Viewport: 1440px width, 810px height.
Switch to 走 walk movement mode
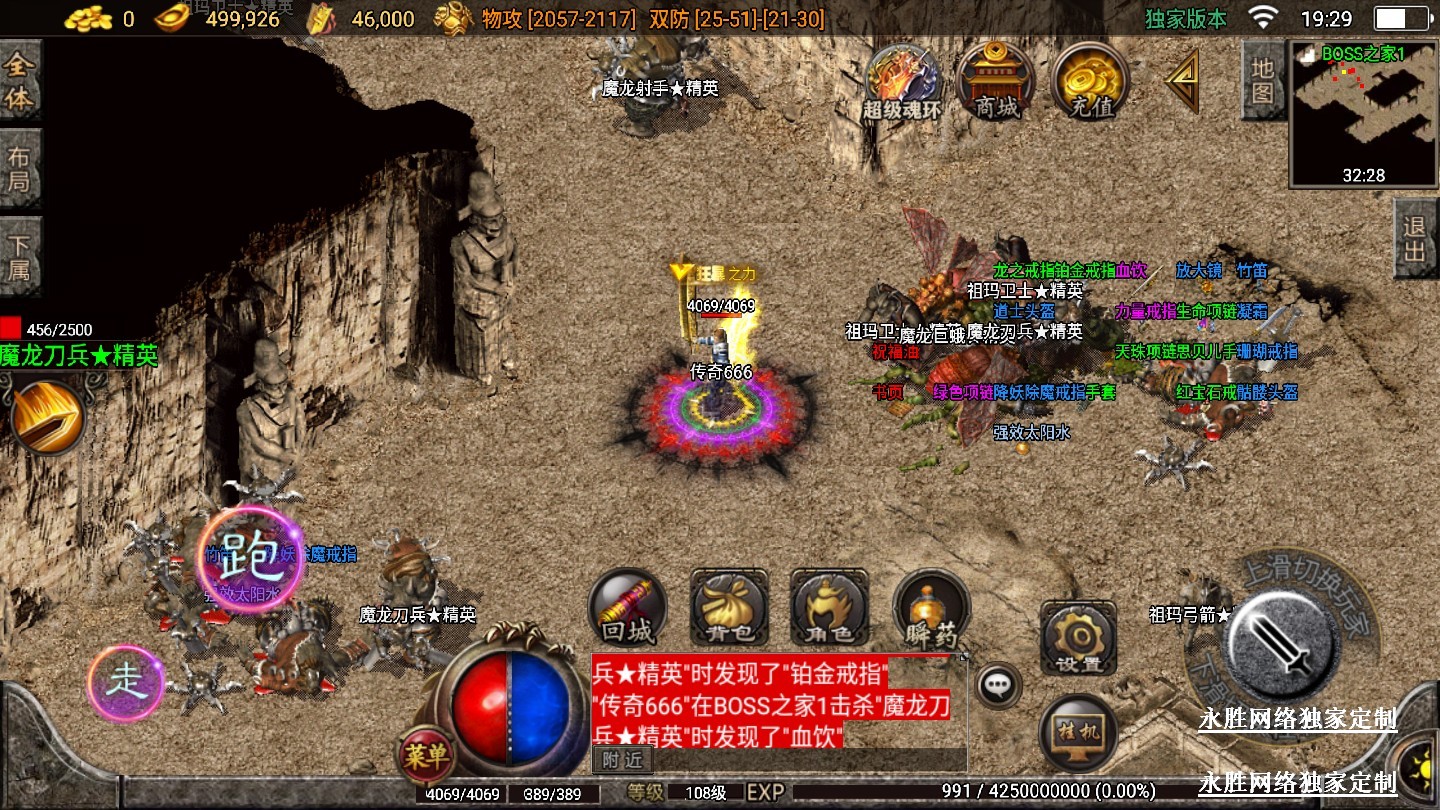[126, 683]
